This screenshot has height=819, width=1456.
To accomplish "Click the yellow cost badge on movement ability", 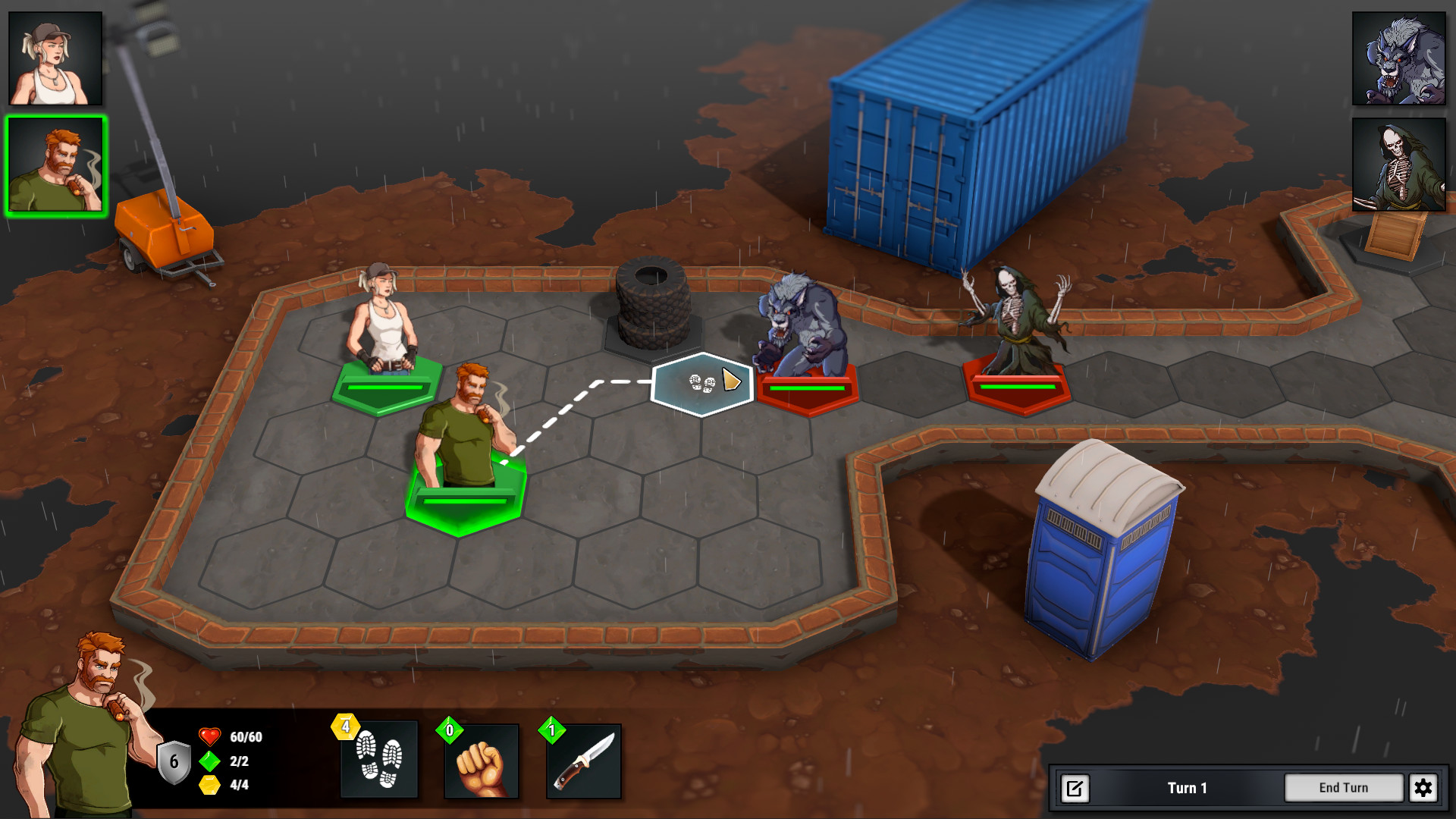I will click(346, 726).
